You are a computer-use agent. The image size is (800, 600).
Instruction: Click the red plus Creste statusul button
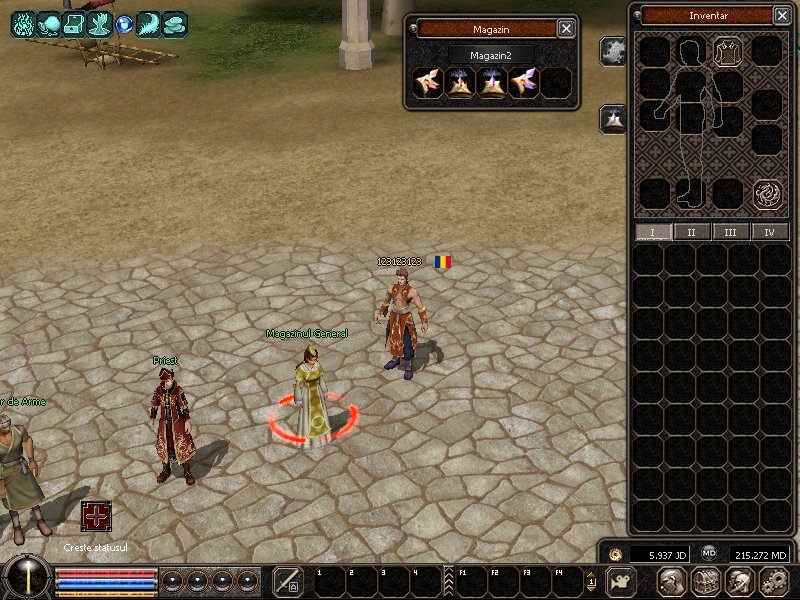pos(96,516)
